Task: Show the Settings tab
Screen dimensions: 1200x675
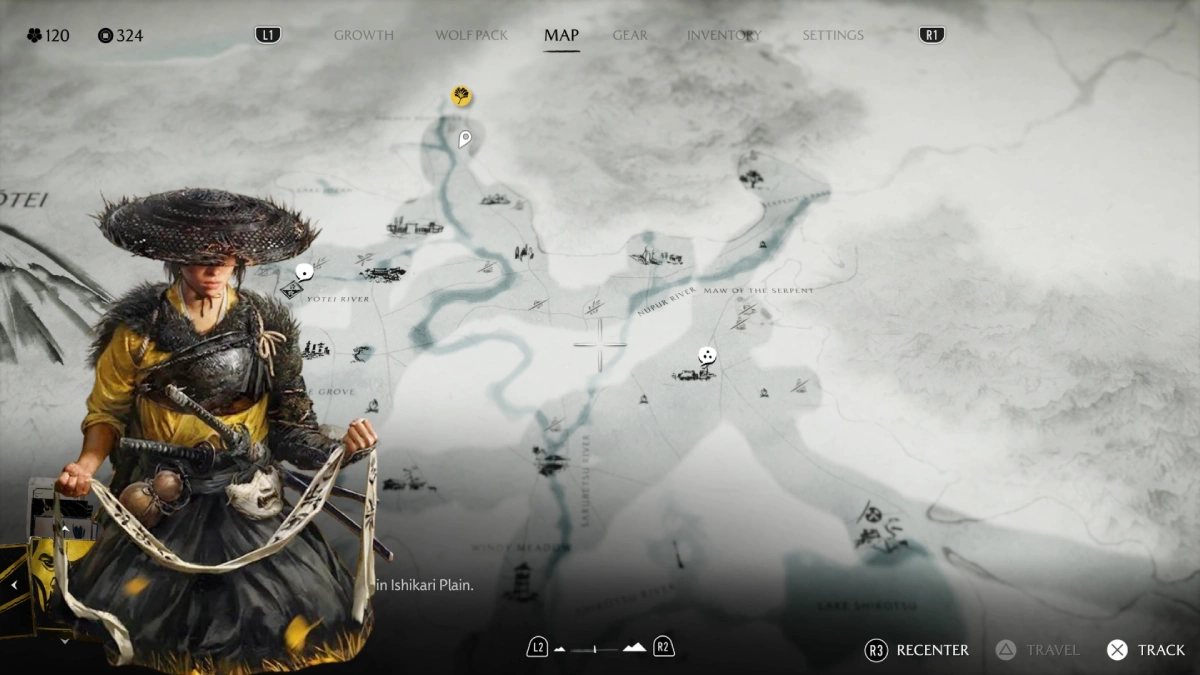Action: (x=832, y=35)
